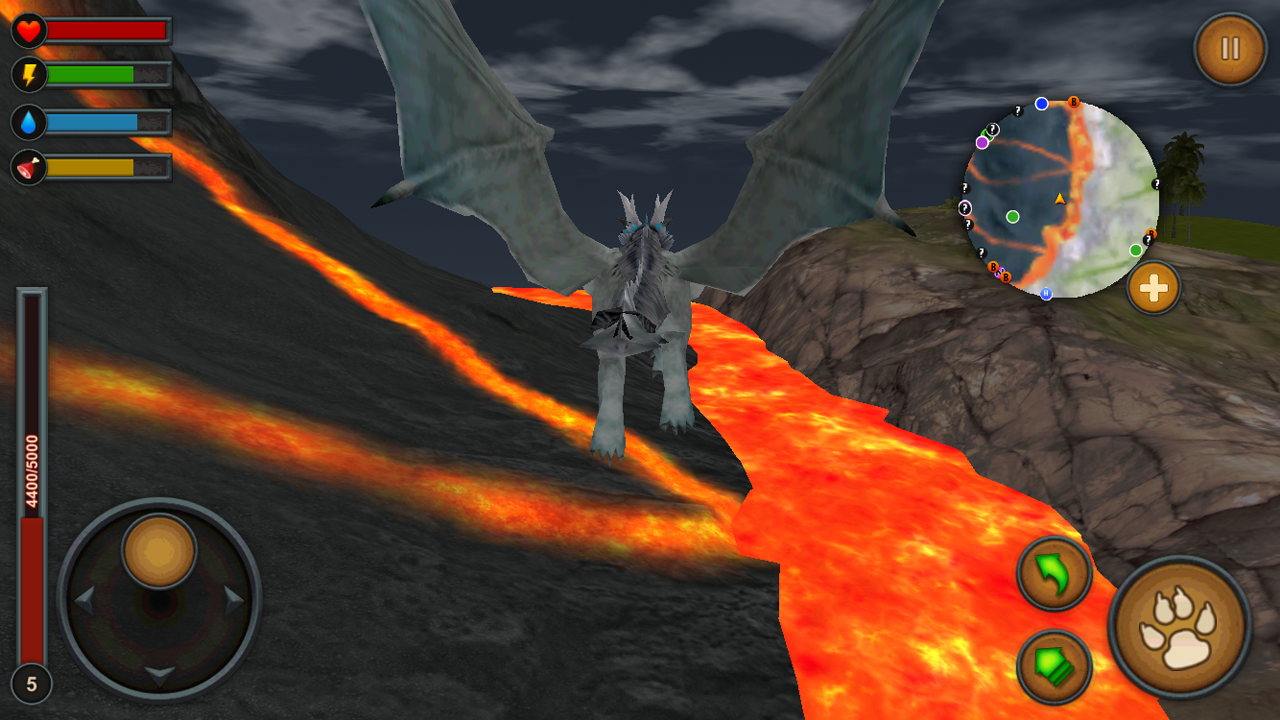This screenshot has width=1280, height=720.
Task: Select the H home marker below minimap
Action: 1046,294
